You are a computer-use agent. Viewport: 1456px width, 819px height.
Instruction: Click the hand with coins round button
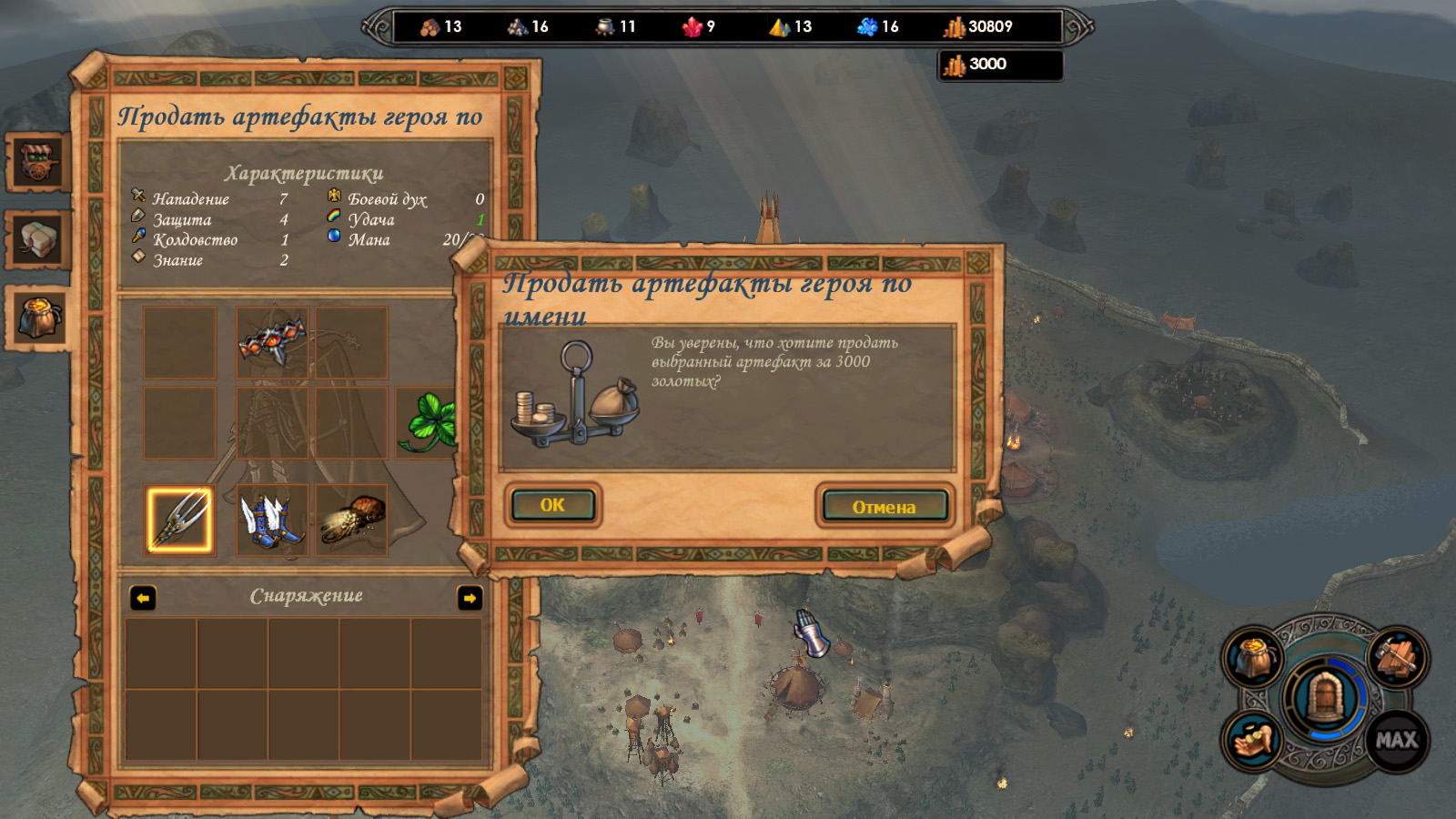[x=1253, y=740]
